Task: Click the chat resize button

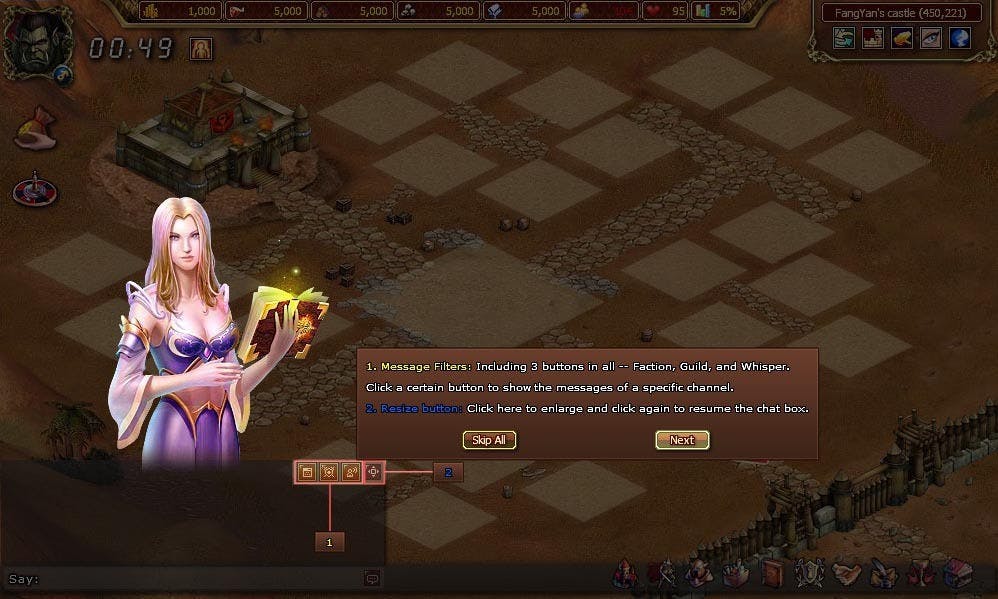Action: coord(374,471)
